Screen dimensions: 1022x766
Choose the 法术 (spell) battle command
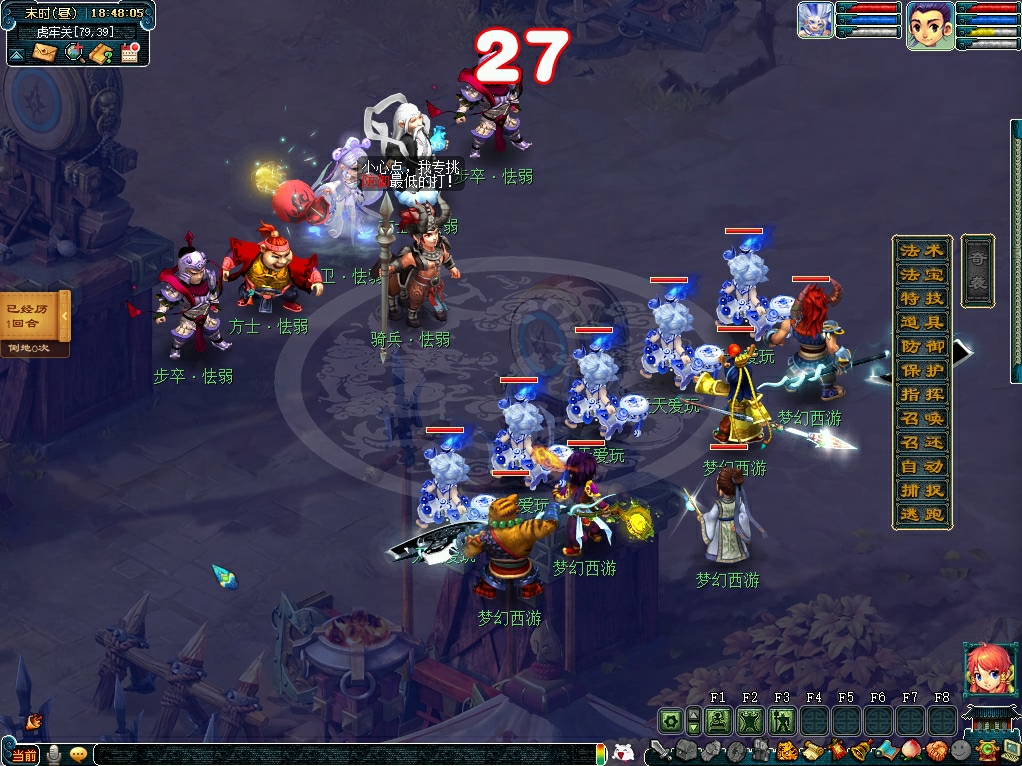pyautogui.click(x=922, y=250)
